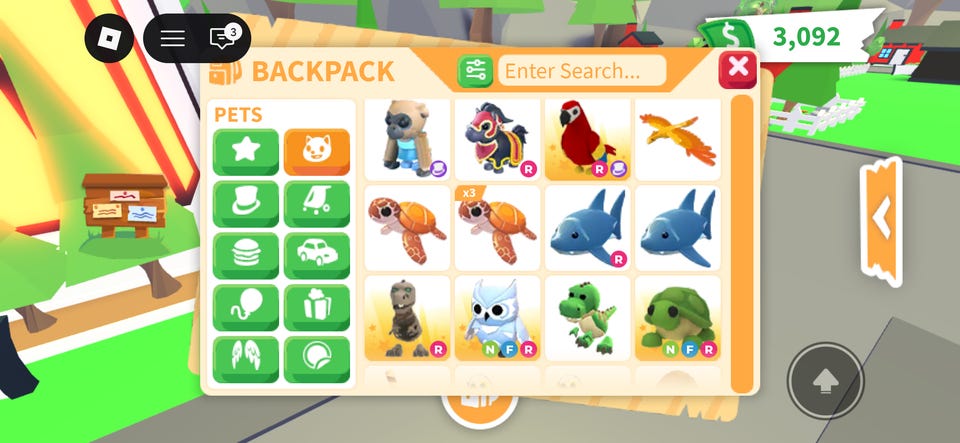The width and height of the screenshot is (960, 443).
Task: Tap the jump arrow button
Action: 825,381
